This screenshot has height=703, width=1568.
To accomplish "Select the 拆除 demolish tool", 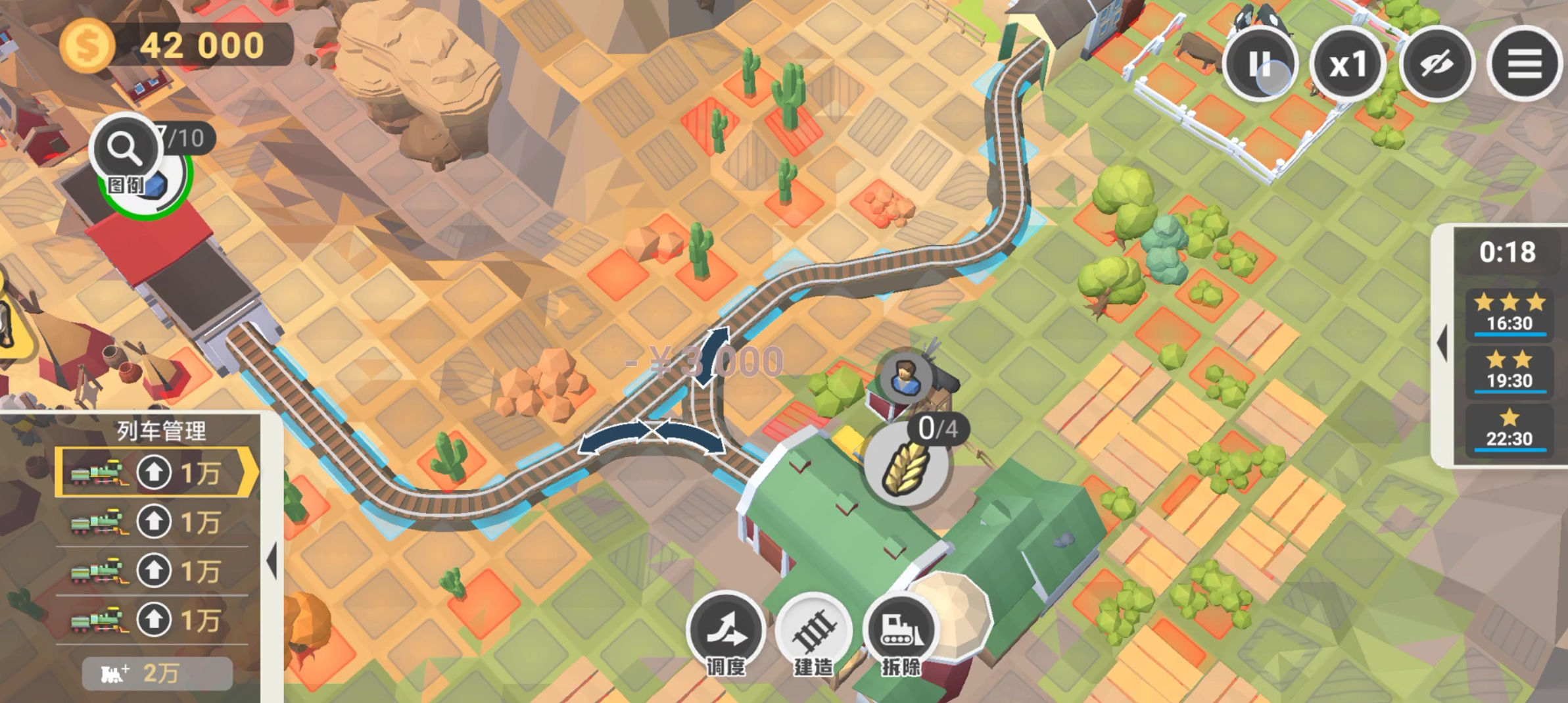I will pos(901,631).
